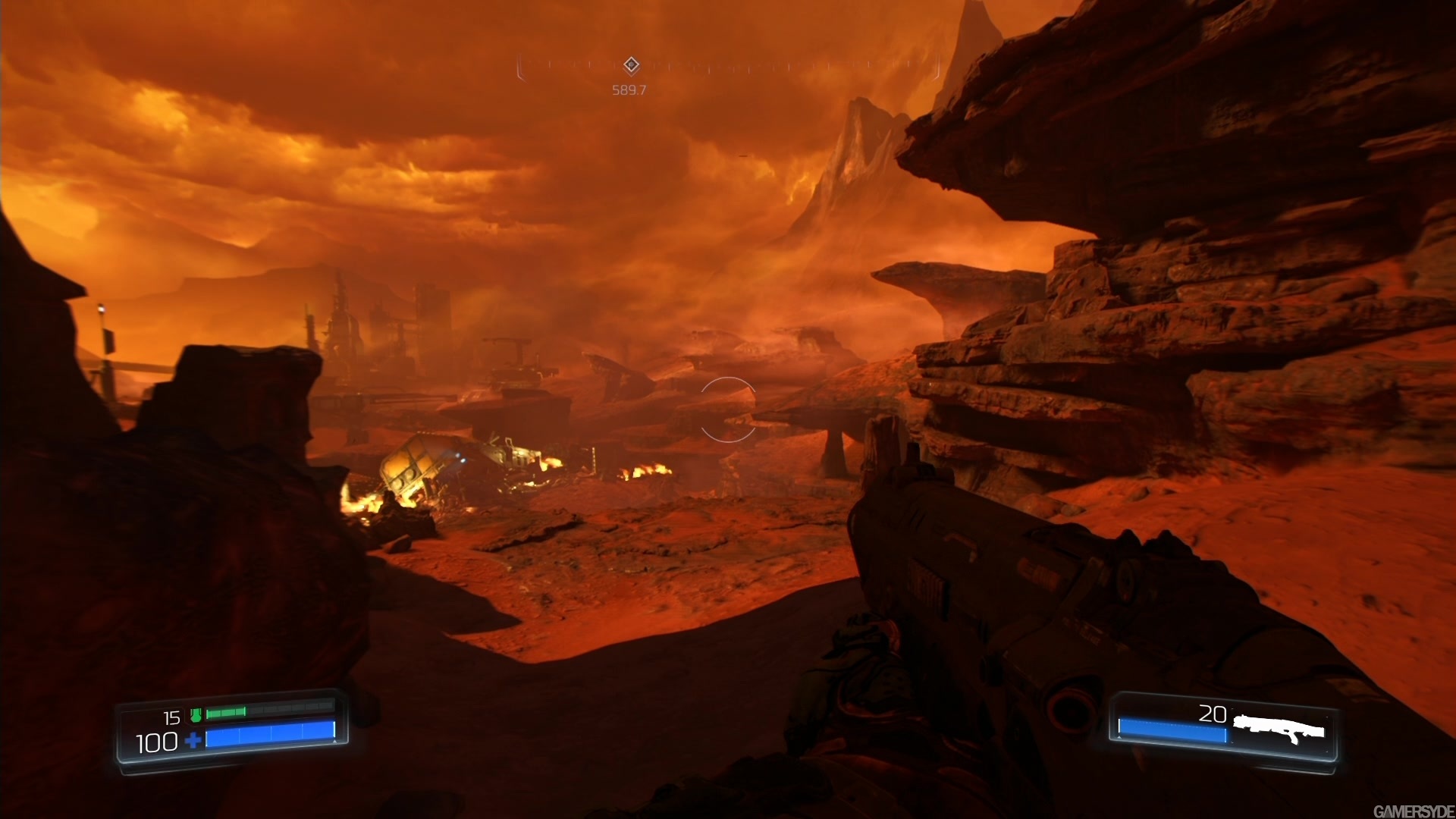This screenshot has height=819, width=1456.
Task: Click the green armor bar segment
Action: (x=226, y=712)
